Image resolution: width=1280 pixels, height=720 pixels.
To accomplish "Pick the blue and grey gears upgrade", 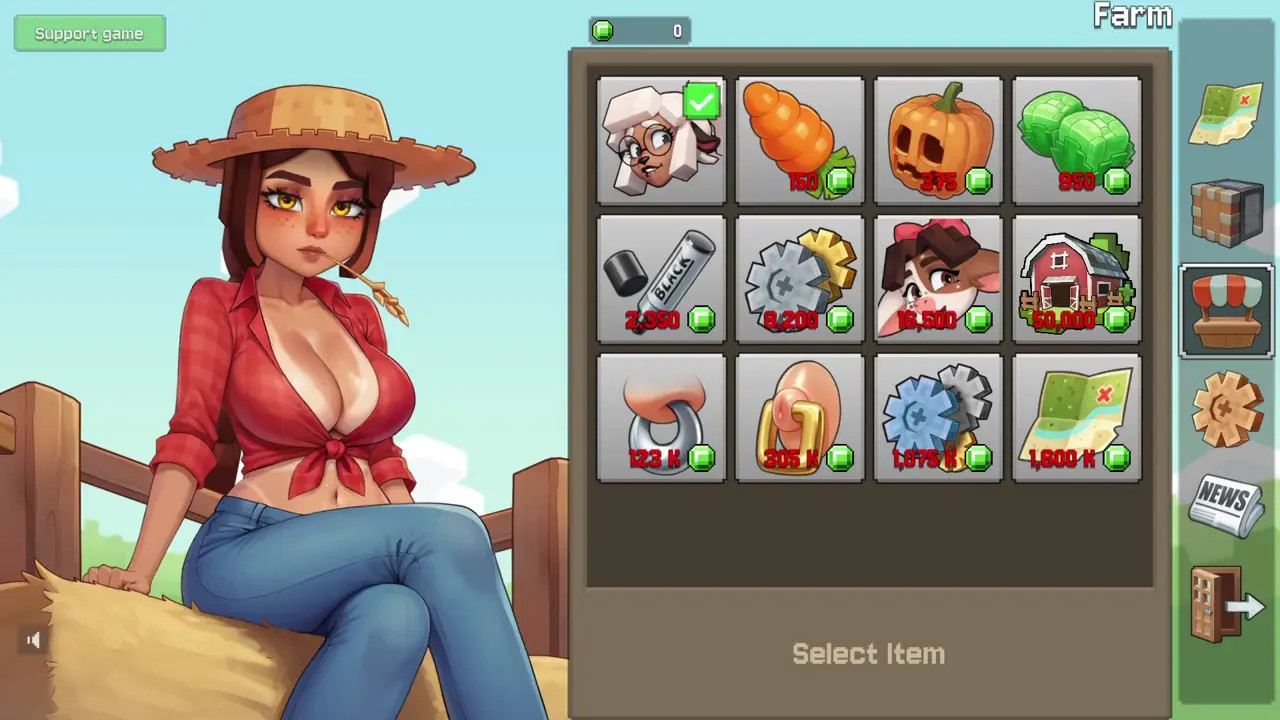I will [938, 418].
